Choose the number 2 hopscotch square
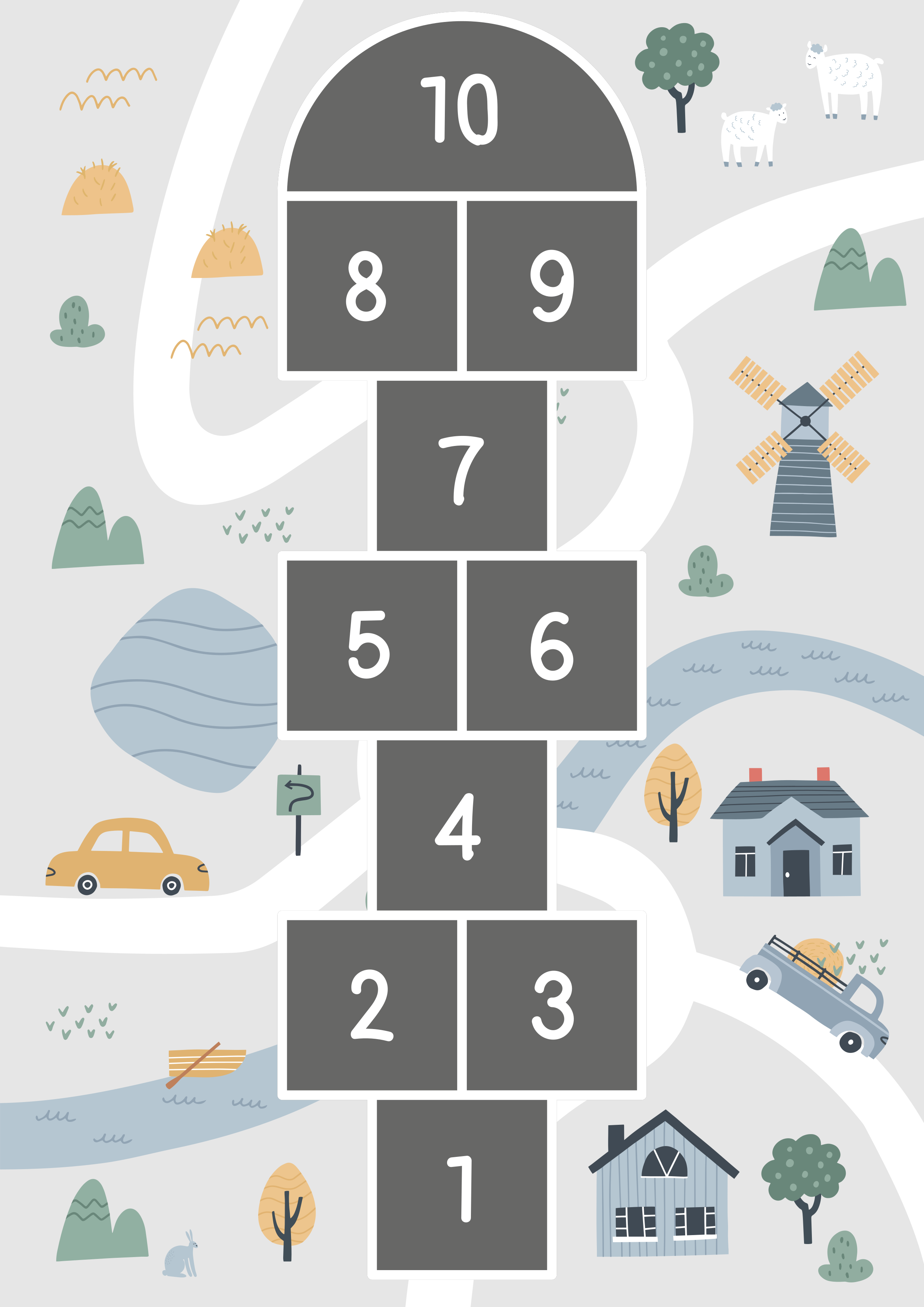The height and width of the screenshot is (1307, 924). pyautogui.click(x=372, y=1005)
